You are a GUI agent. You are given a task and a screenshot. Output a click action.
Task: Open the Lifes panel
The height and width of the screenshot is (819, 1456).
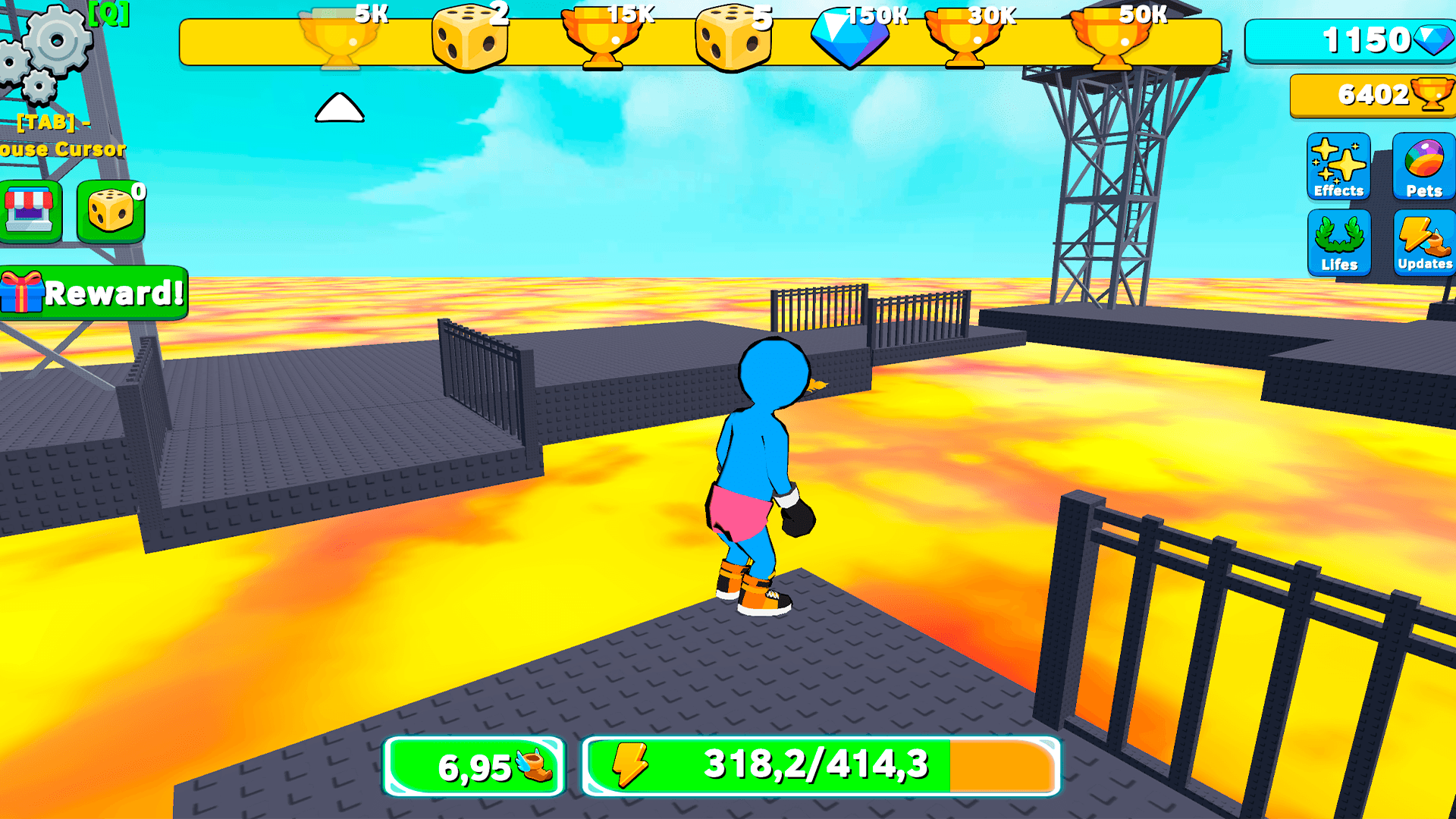(1337, 241)
